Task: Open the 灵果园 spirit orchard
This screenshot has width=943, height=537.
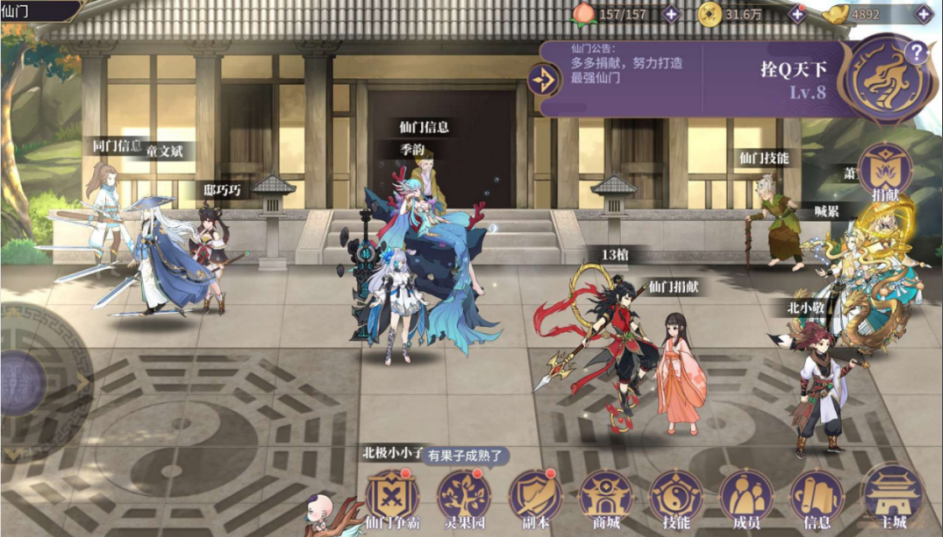Action: [x=463, y=496]
